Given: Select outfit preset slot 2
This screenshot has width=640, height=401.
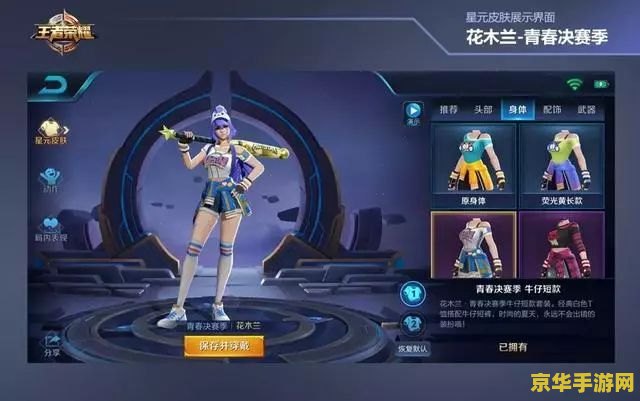Looking at the screenshot, I should pyautogui.click(x=413, y=324).
